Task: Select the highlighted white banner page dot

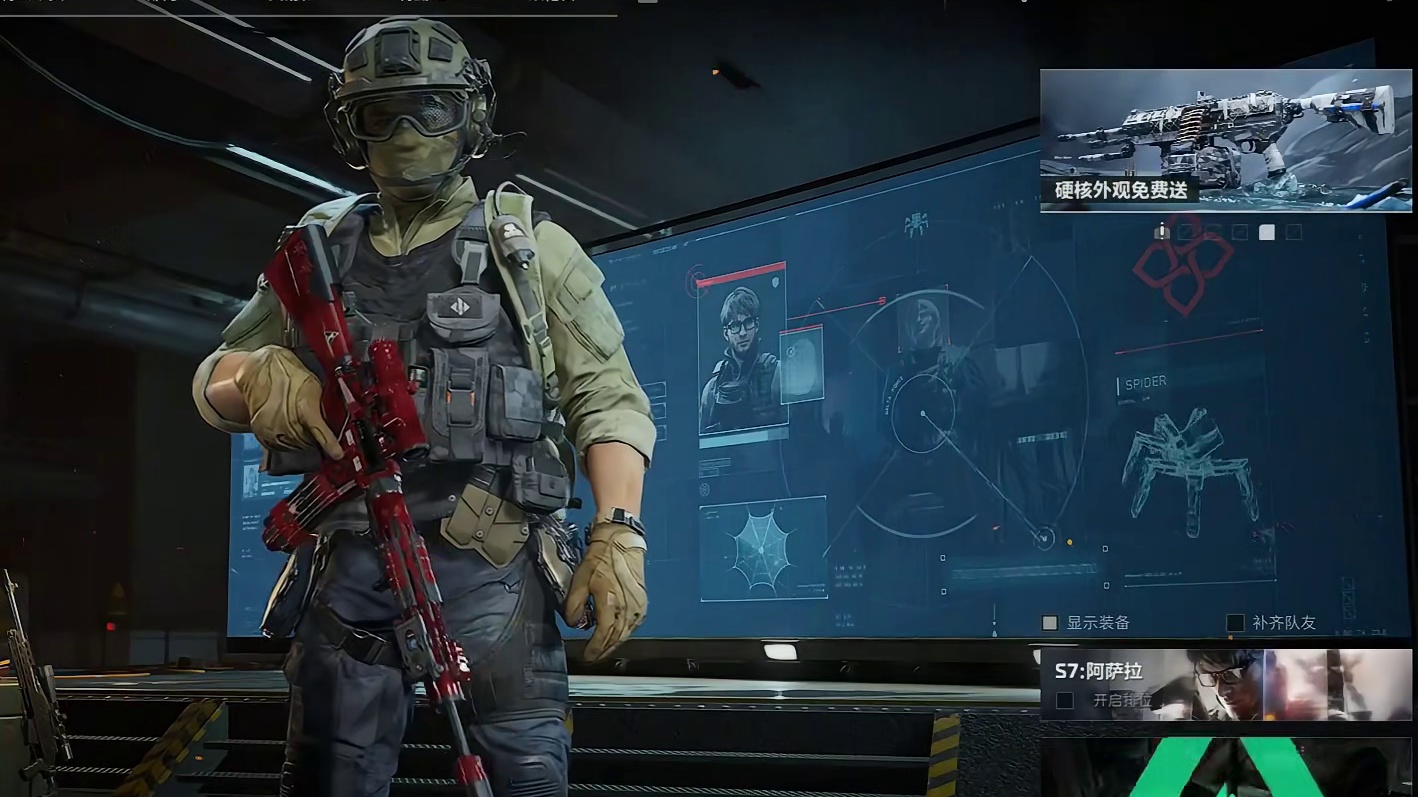Action: tap(1267, 232)
